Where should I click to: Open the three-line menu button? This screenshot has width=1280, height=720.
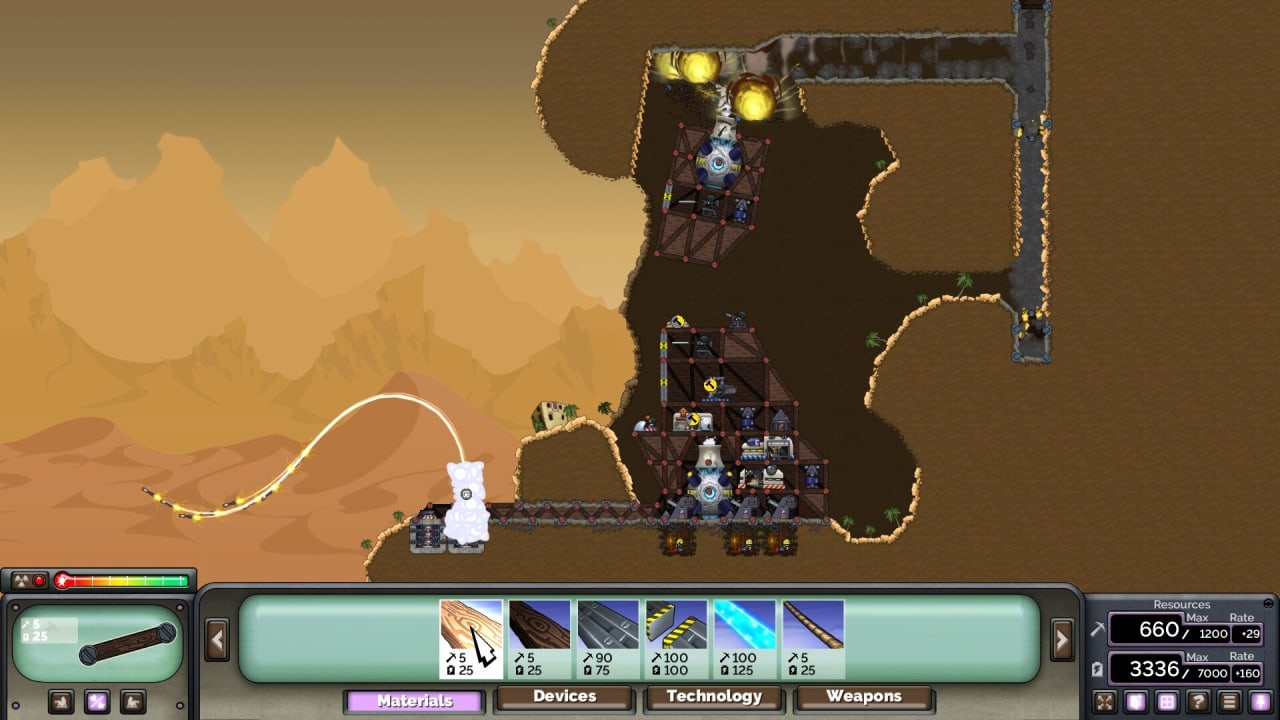point(1230,701)
